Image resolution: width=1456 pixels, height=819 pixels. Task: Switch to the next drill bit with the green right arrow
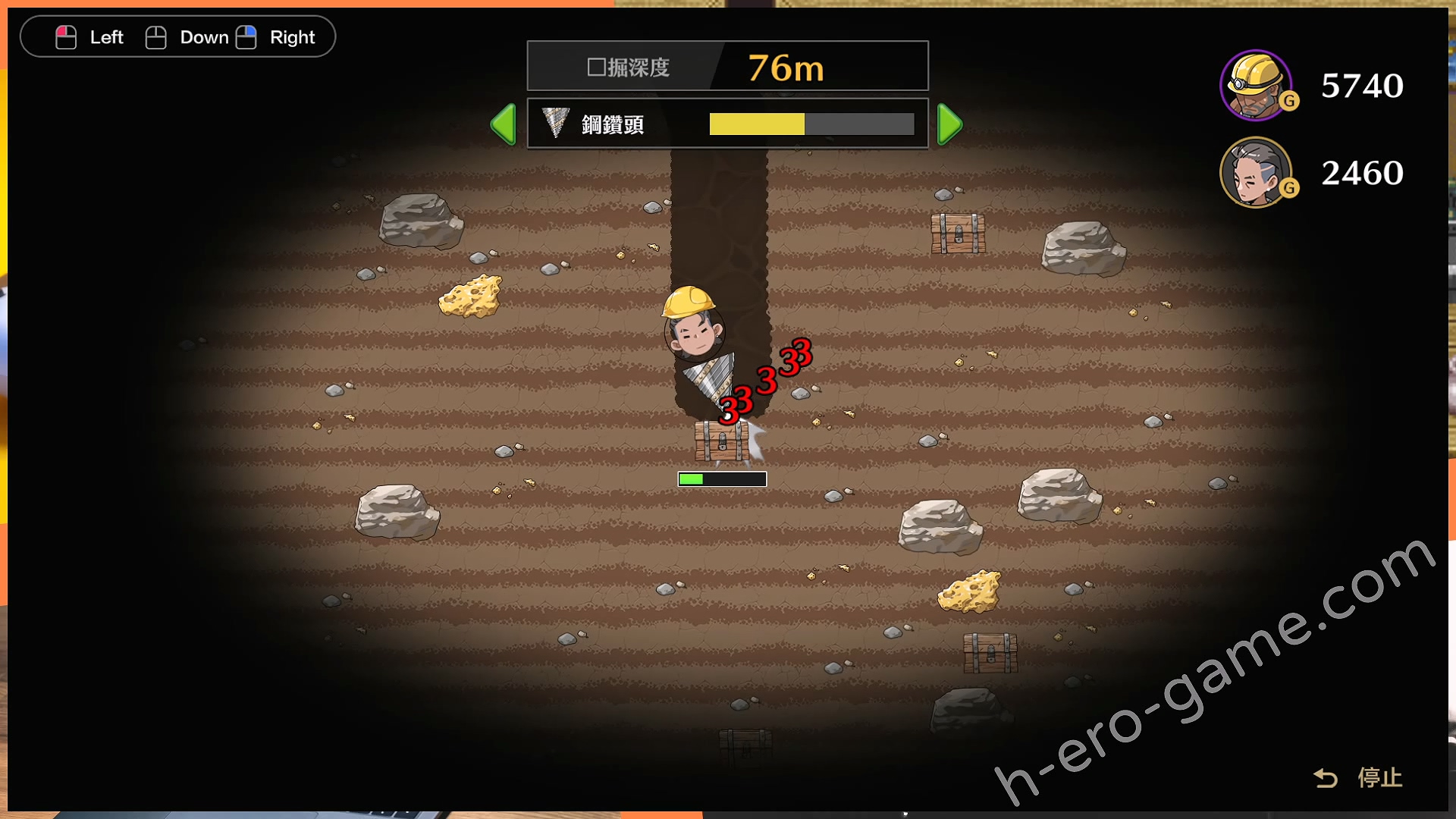(x=949, y=124)
